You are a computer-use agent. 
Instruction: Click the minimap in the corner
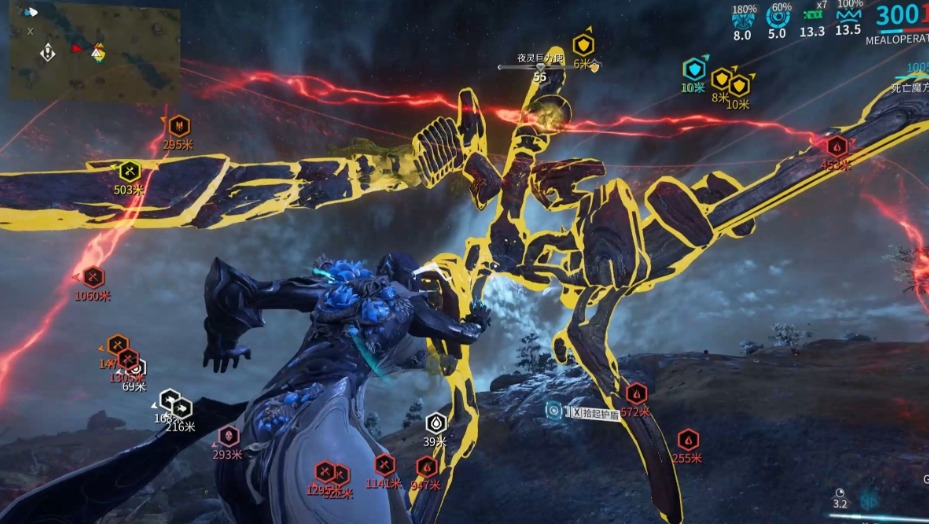(95, 50)
